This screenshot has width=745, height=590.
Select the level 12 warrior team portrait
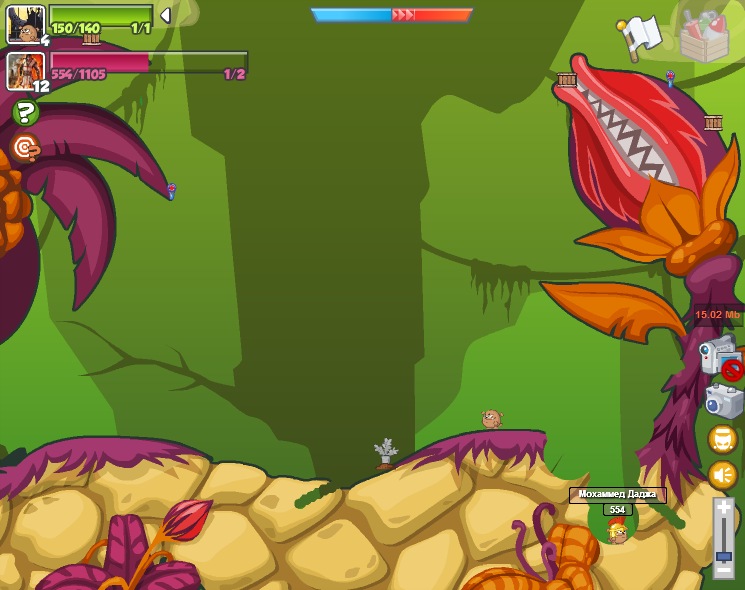pyautogui.click(x=26, y=71)
